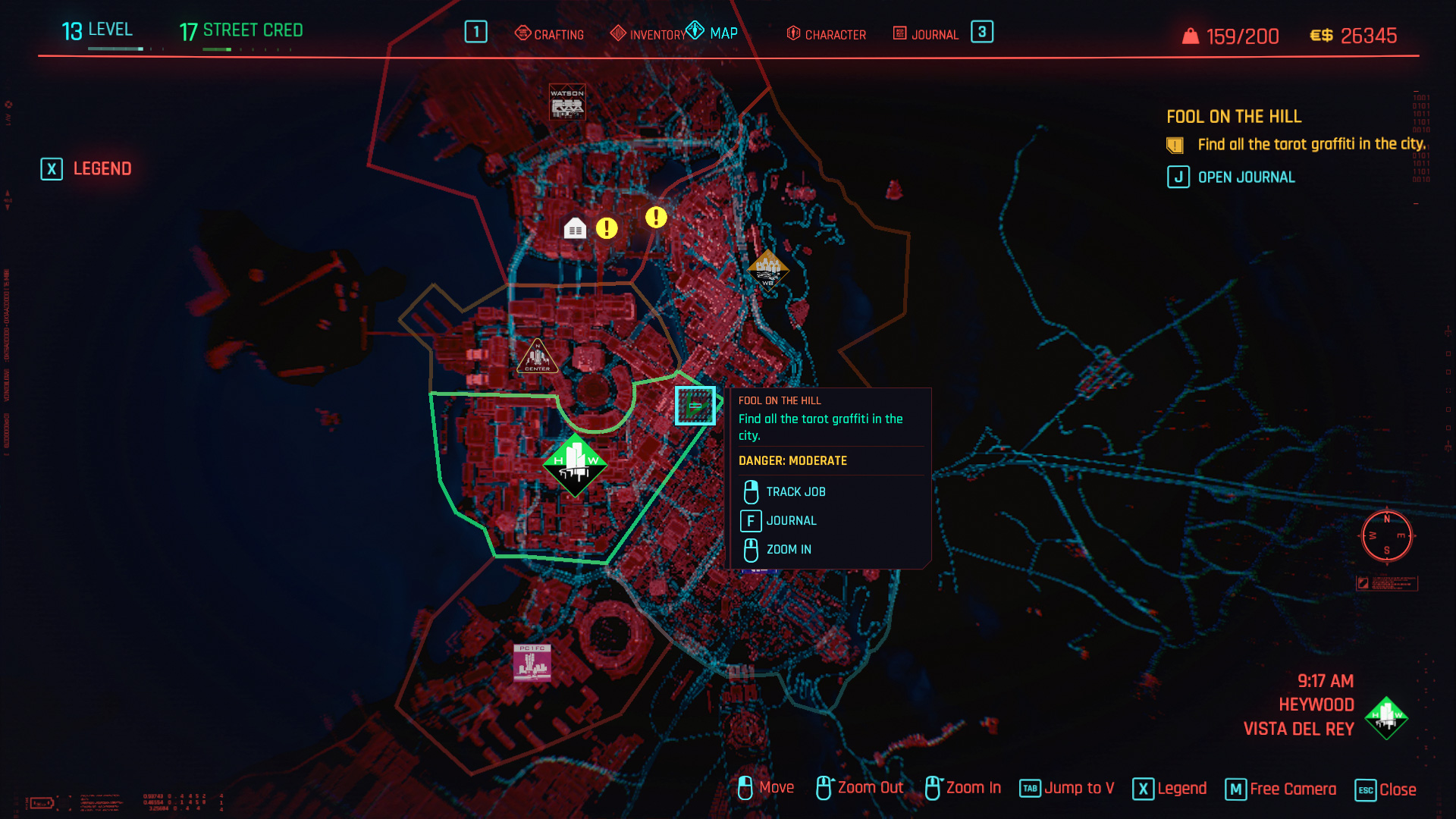1456x819 pixels.
Task: Activate Free Camera mode
Action: (x=1281, y=789)
